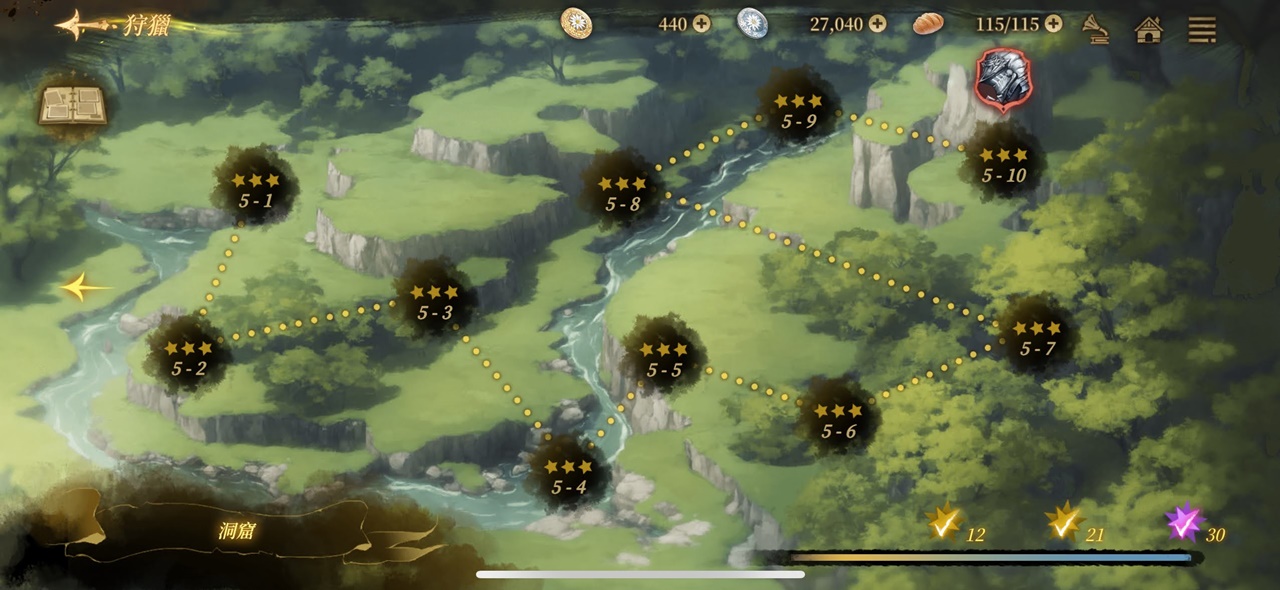1280x590 pixels.
Task: Go back using the 狩獵 arrow
Action: [80, 25]
